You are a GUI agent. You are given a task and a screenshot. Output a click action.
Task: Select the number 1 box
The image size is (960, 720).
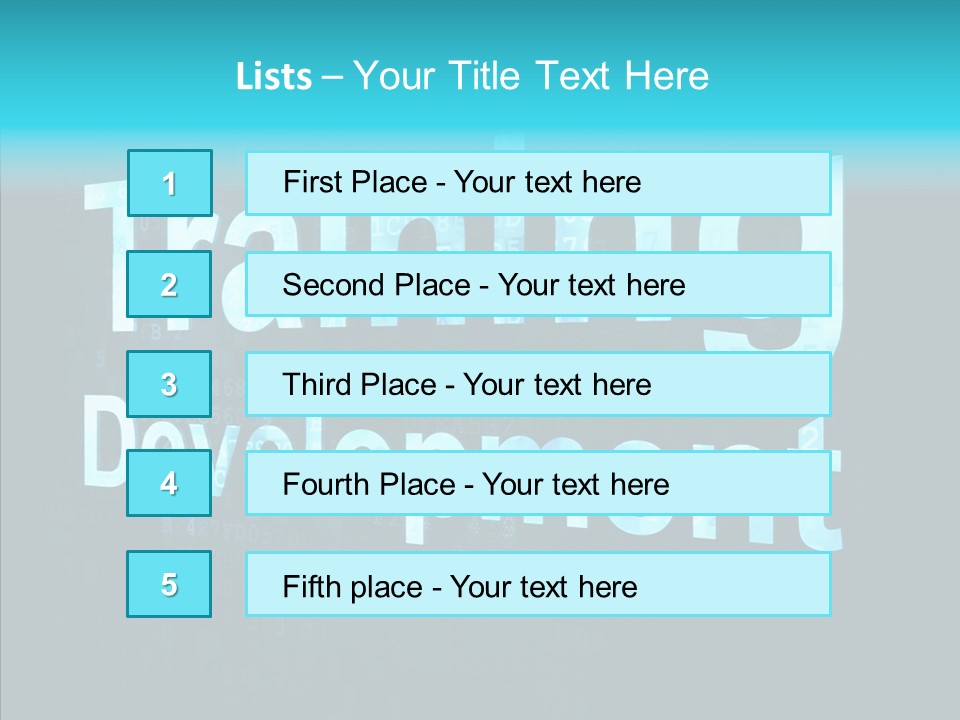point(170,183)
